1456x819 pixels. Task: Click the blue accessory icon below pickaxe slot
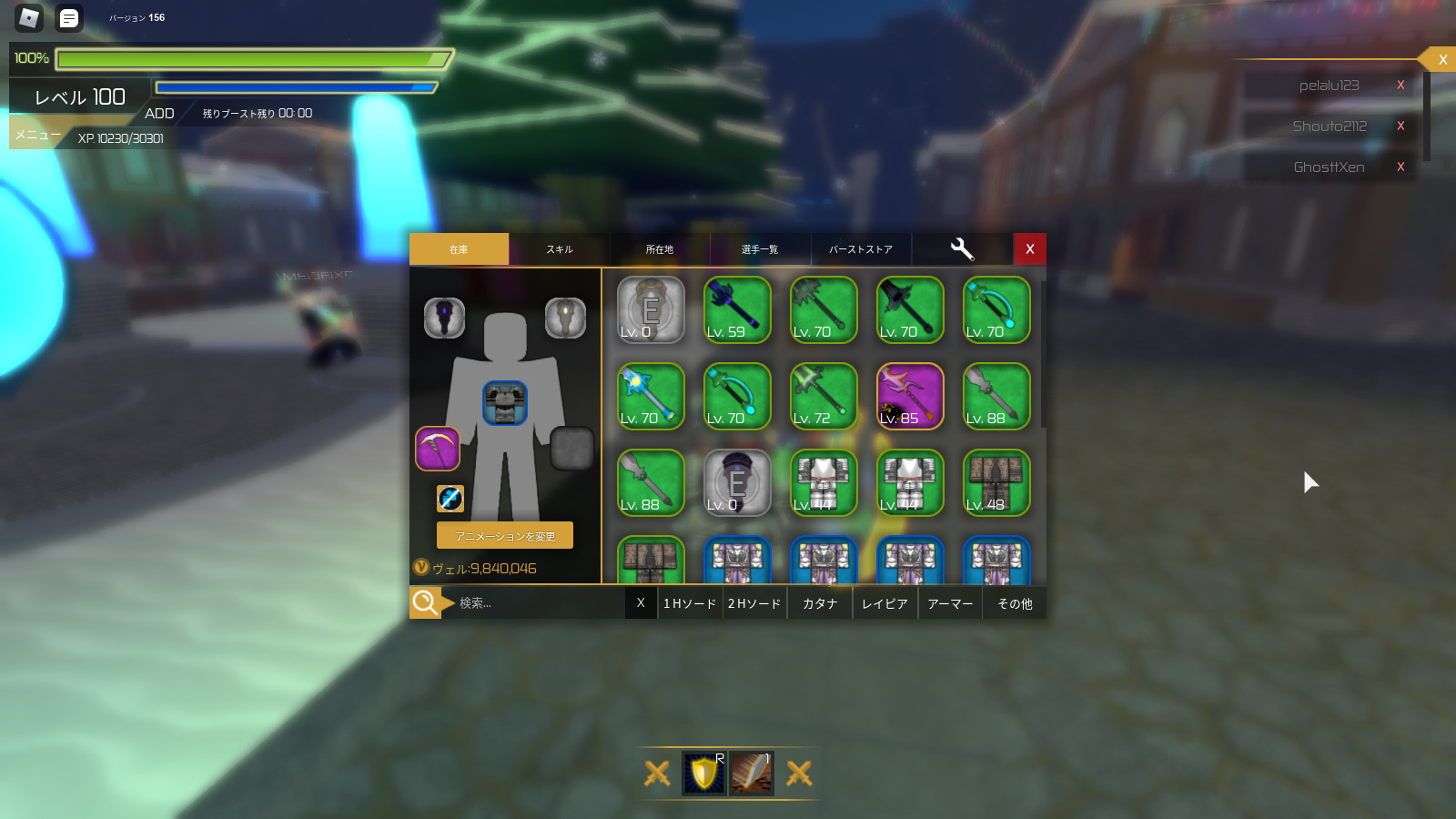450,499
